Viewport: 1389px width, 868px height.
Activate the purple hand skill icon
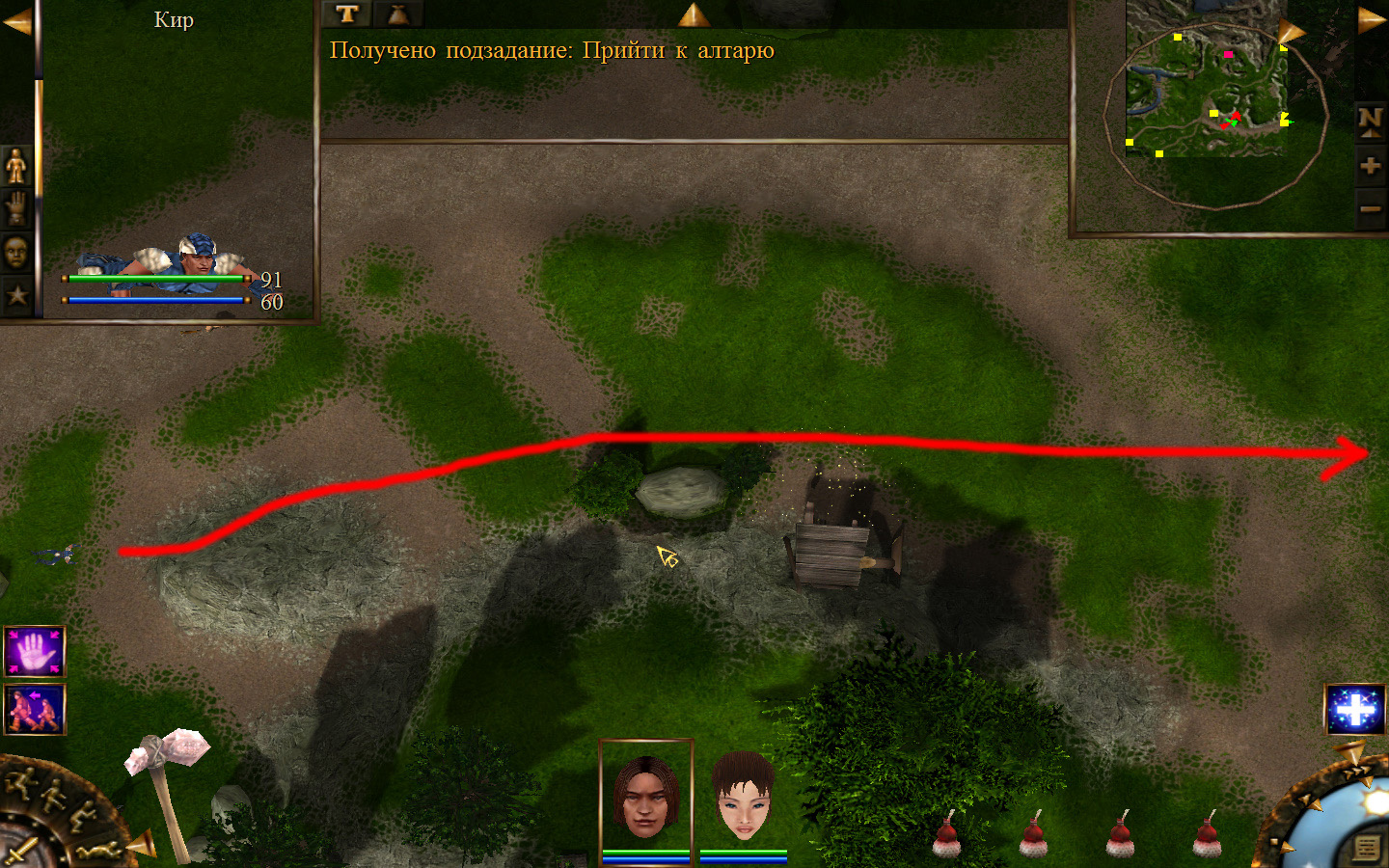tap(35, 652)
